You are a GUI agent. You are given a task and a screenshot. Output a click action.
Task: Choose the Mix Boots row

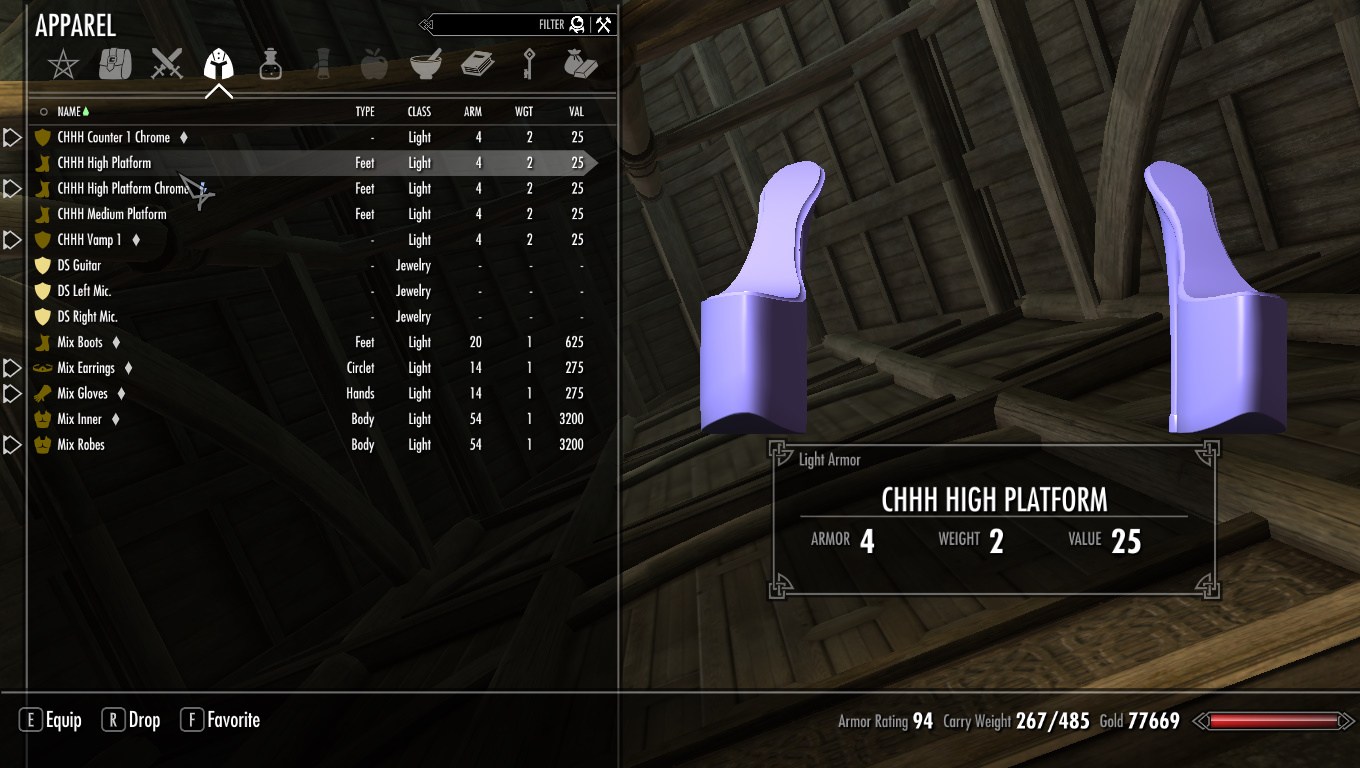click(80, 342)
